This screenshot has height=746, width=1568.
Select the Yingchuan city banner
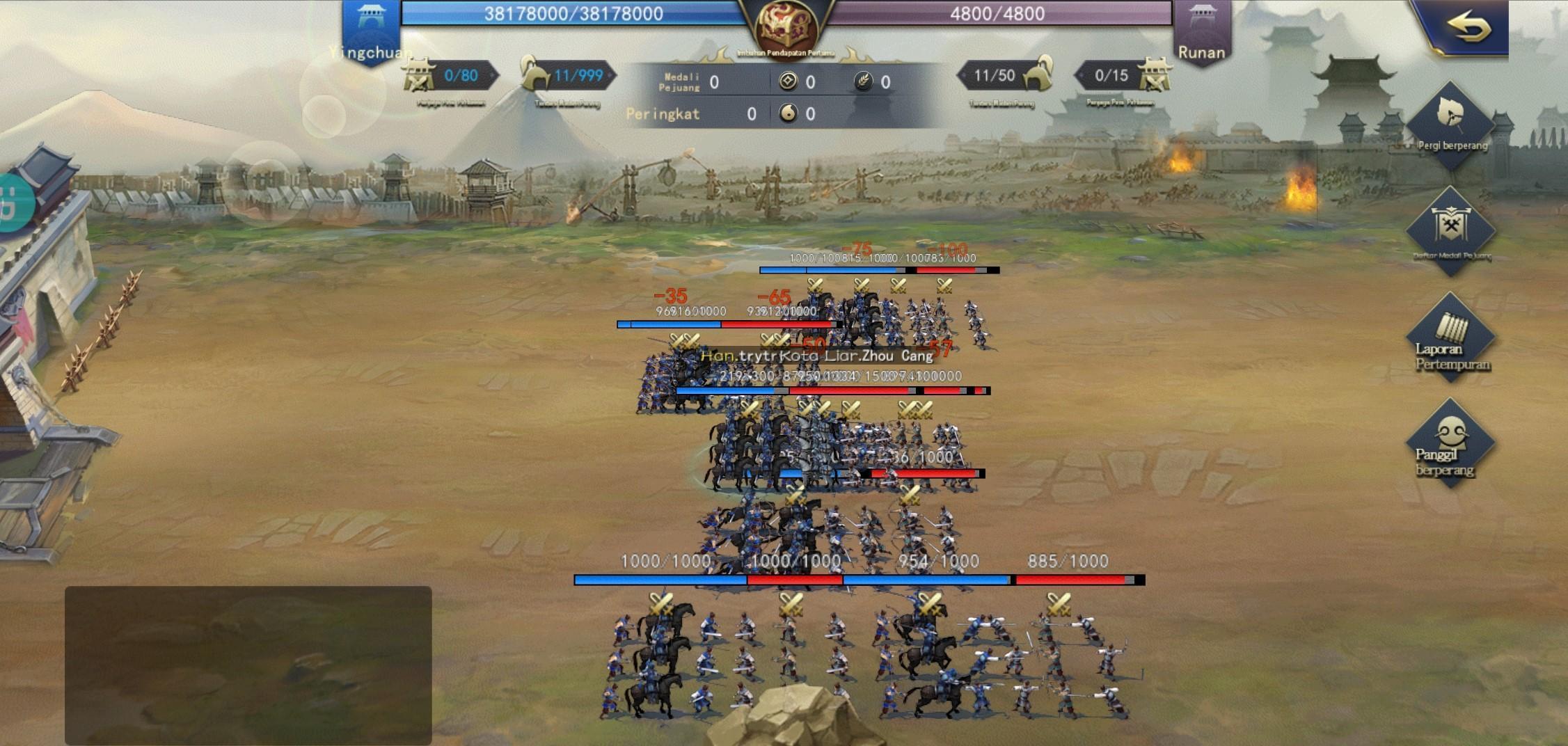(371, 31)
